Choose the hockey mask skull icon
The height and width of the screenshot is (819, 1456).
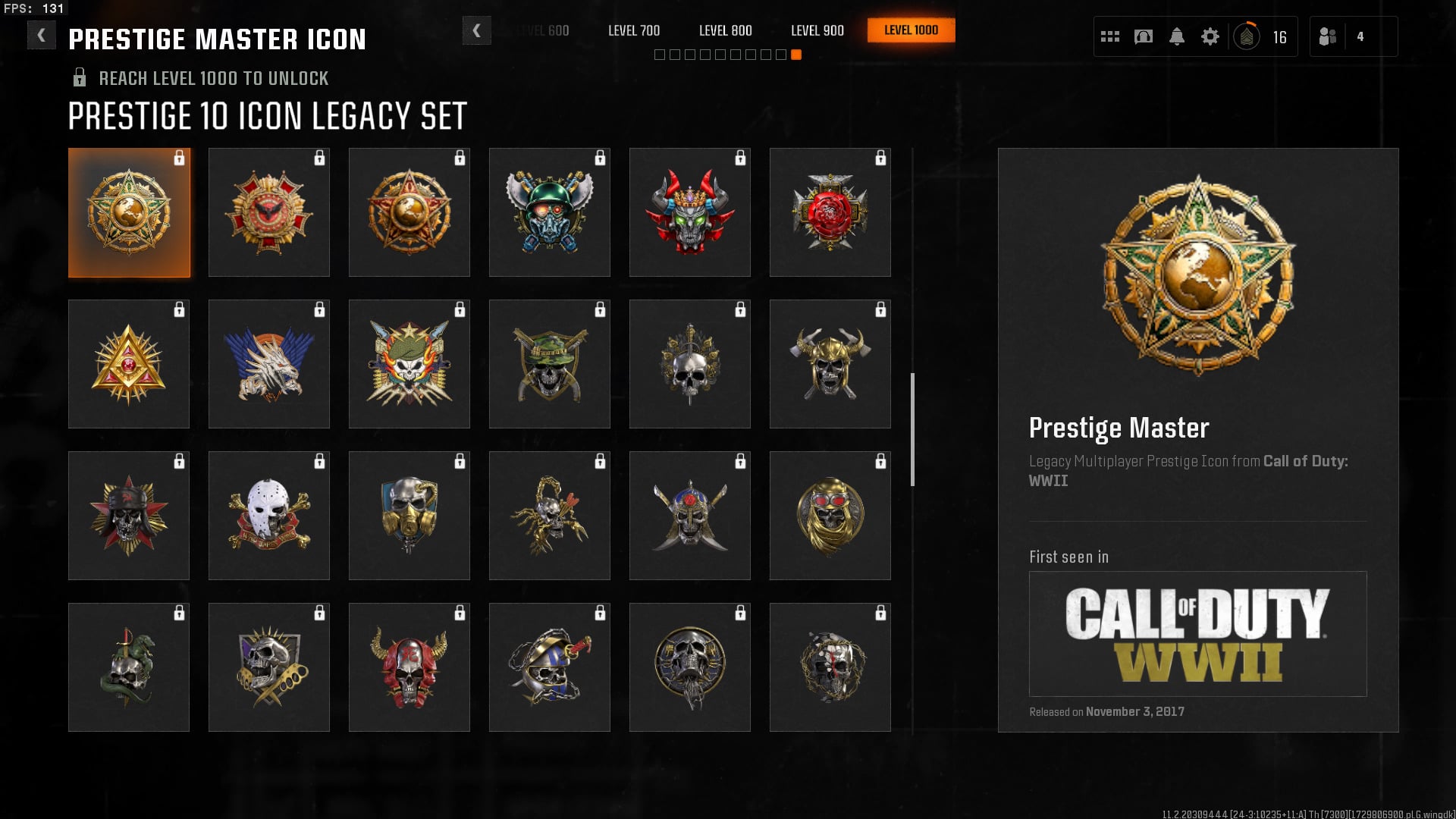pyautogui.click(x=269, y=516)
